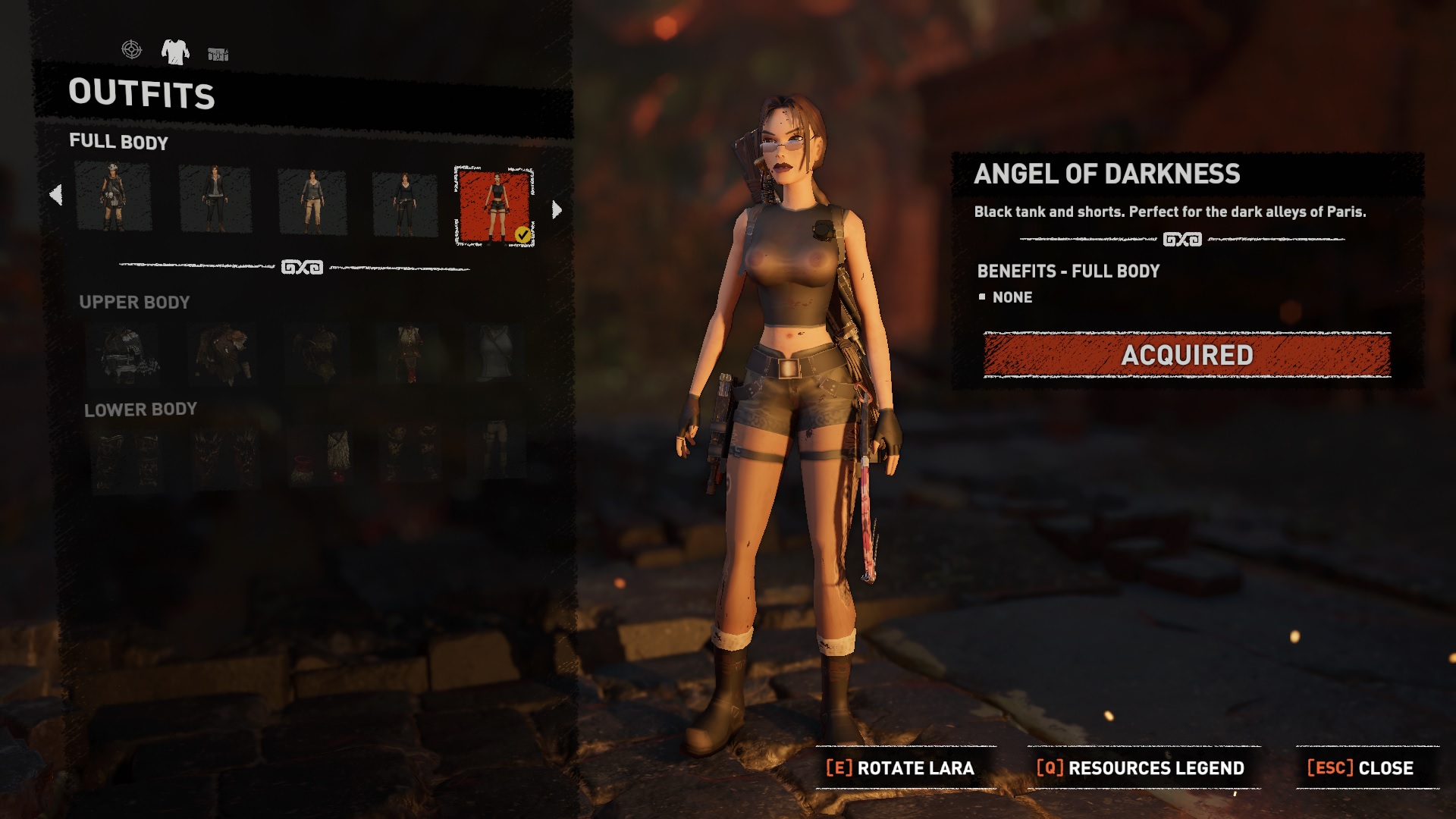Show previous full body outfits with left arrow
This screenshot has width=1456, height=819.
[55, 196]
